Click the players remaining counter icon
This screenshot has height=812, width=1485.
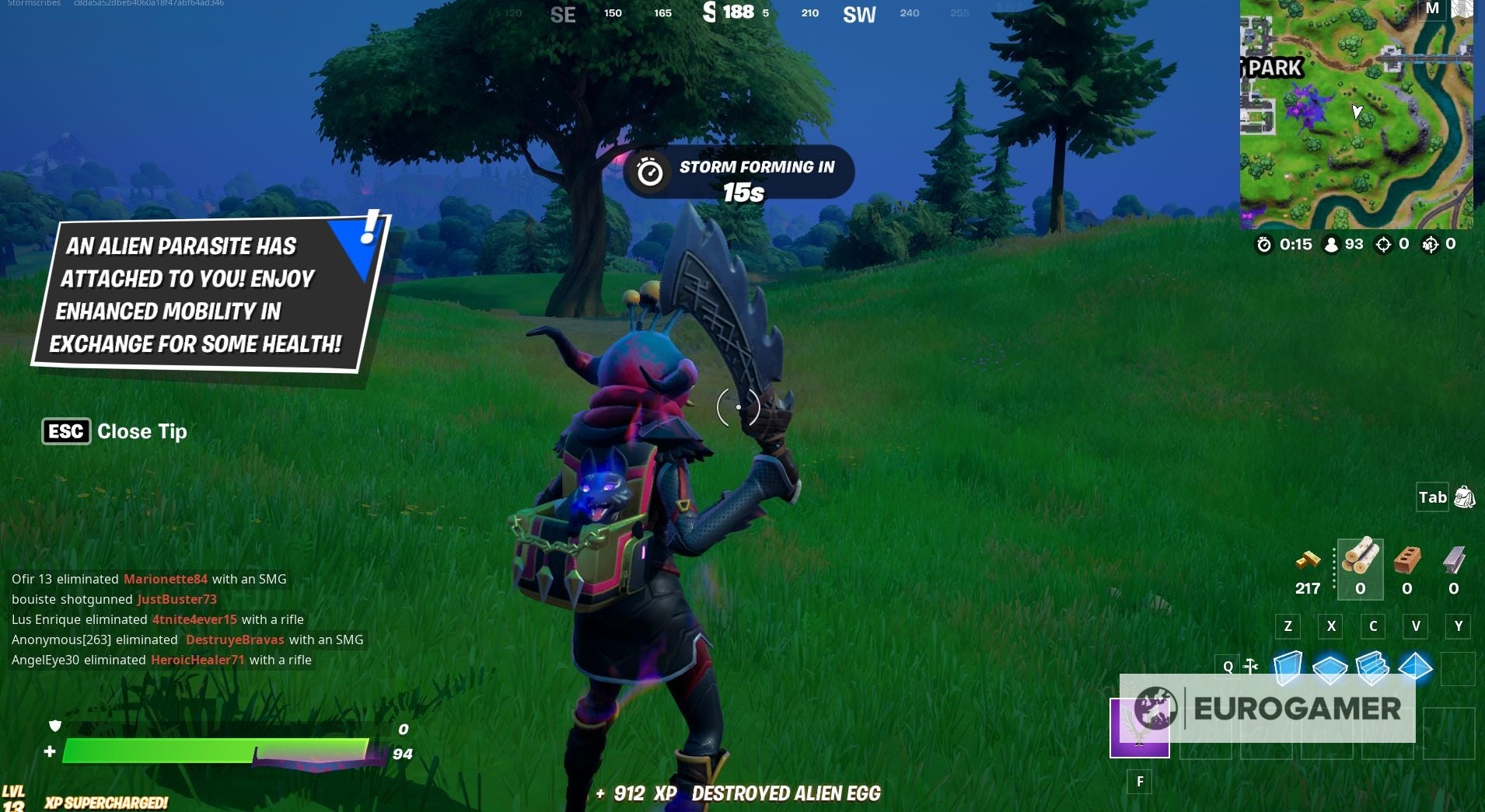click(x=1332, y=243)
